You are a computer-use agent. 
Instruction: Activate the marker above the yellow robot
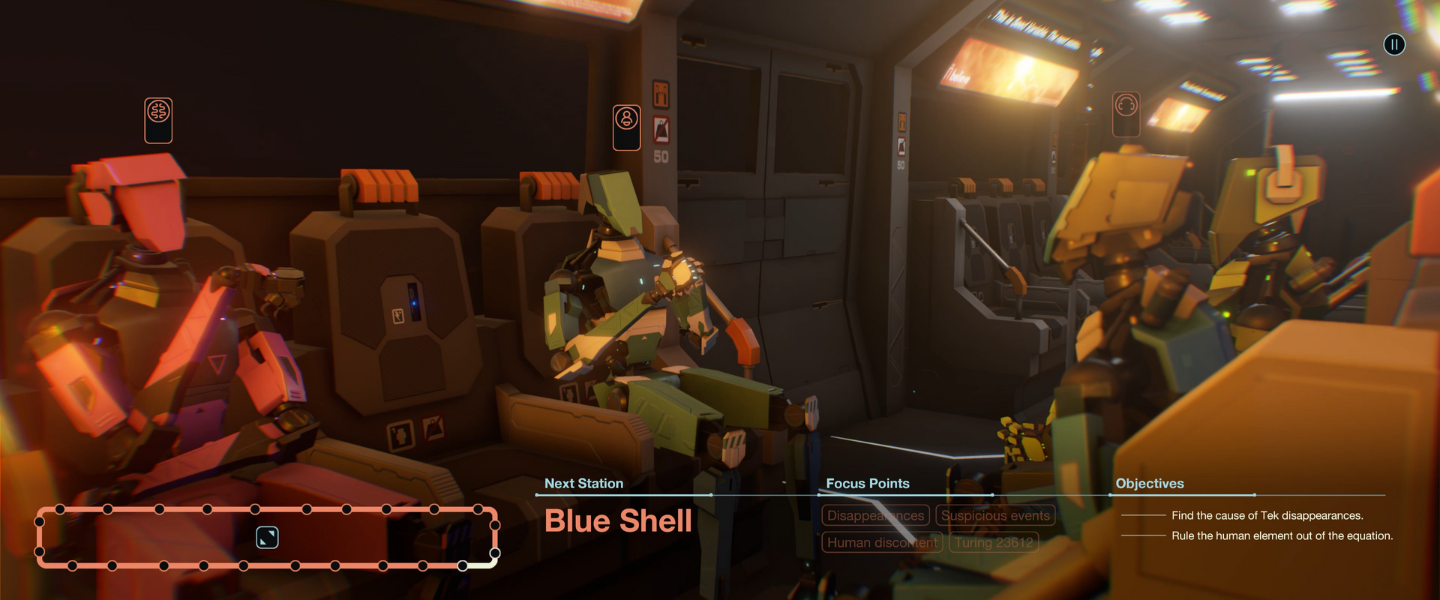[x=1126, y=113]
